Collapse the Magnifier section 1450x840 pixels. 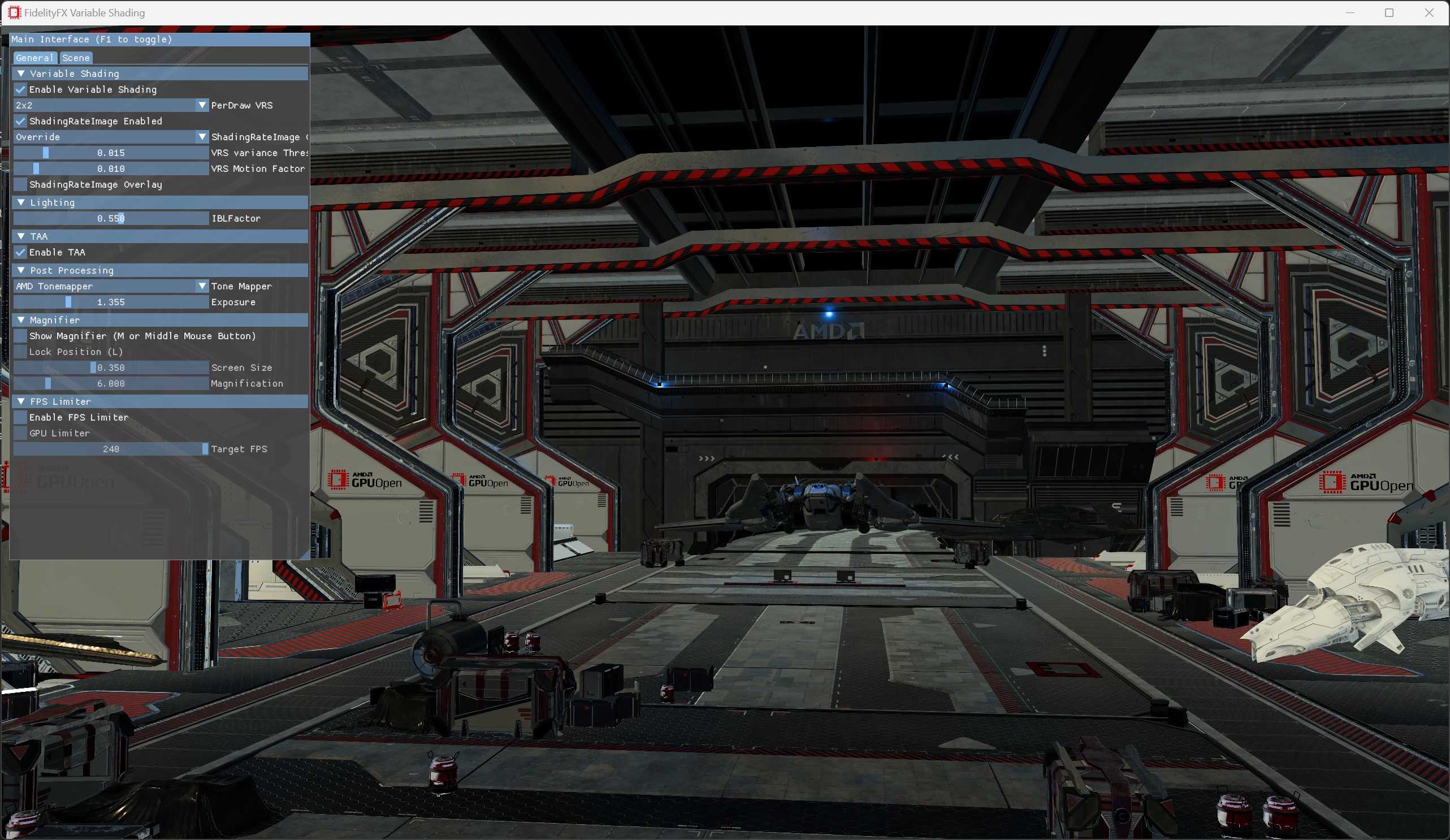pyautogui.click(x=22, y=321)
